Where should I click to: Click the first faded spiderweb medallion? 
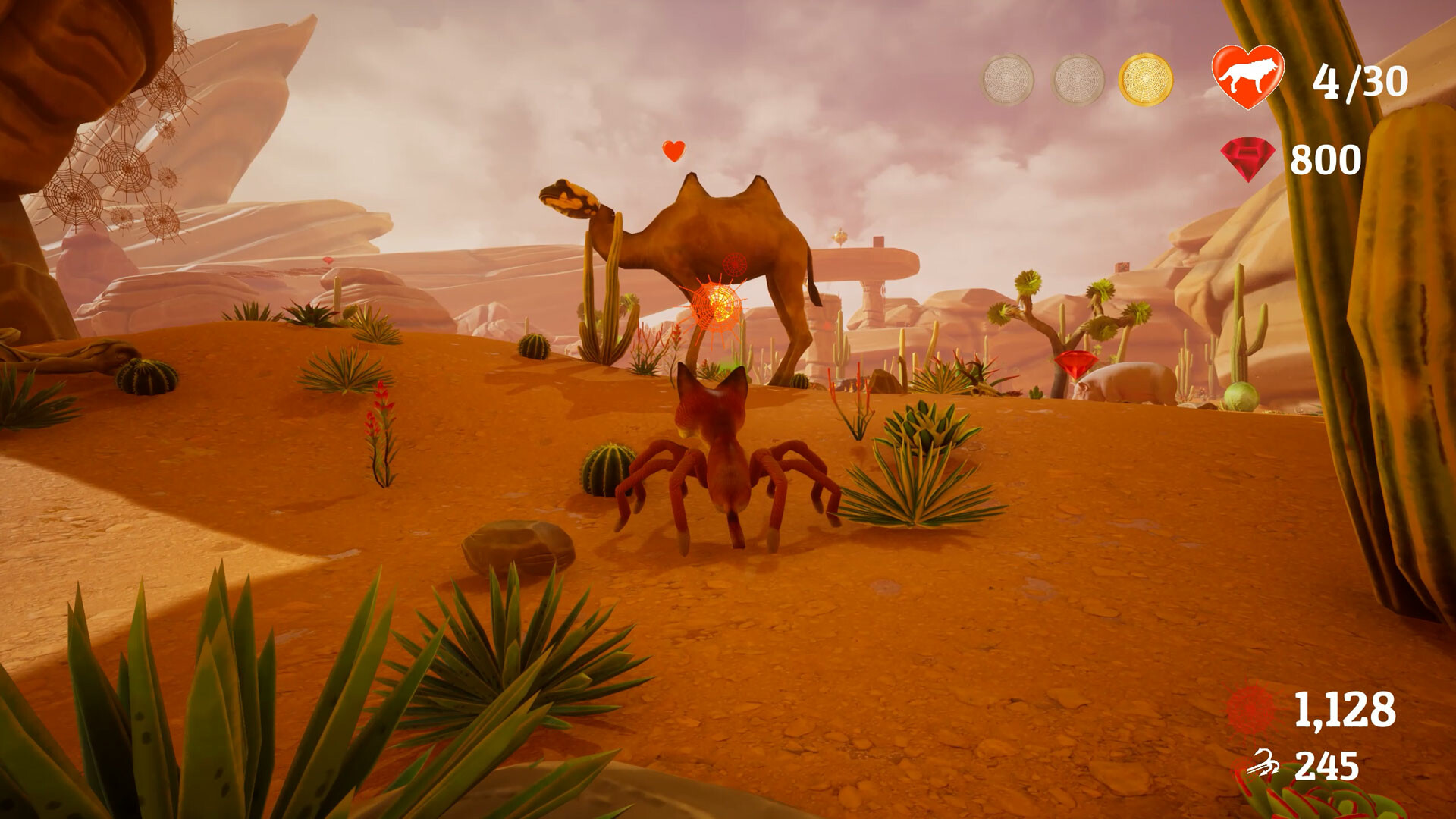pyautogui.click(x=1009, y=78)
